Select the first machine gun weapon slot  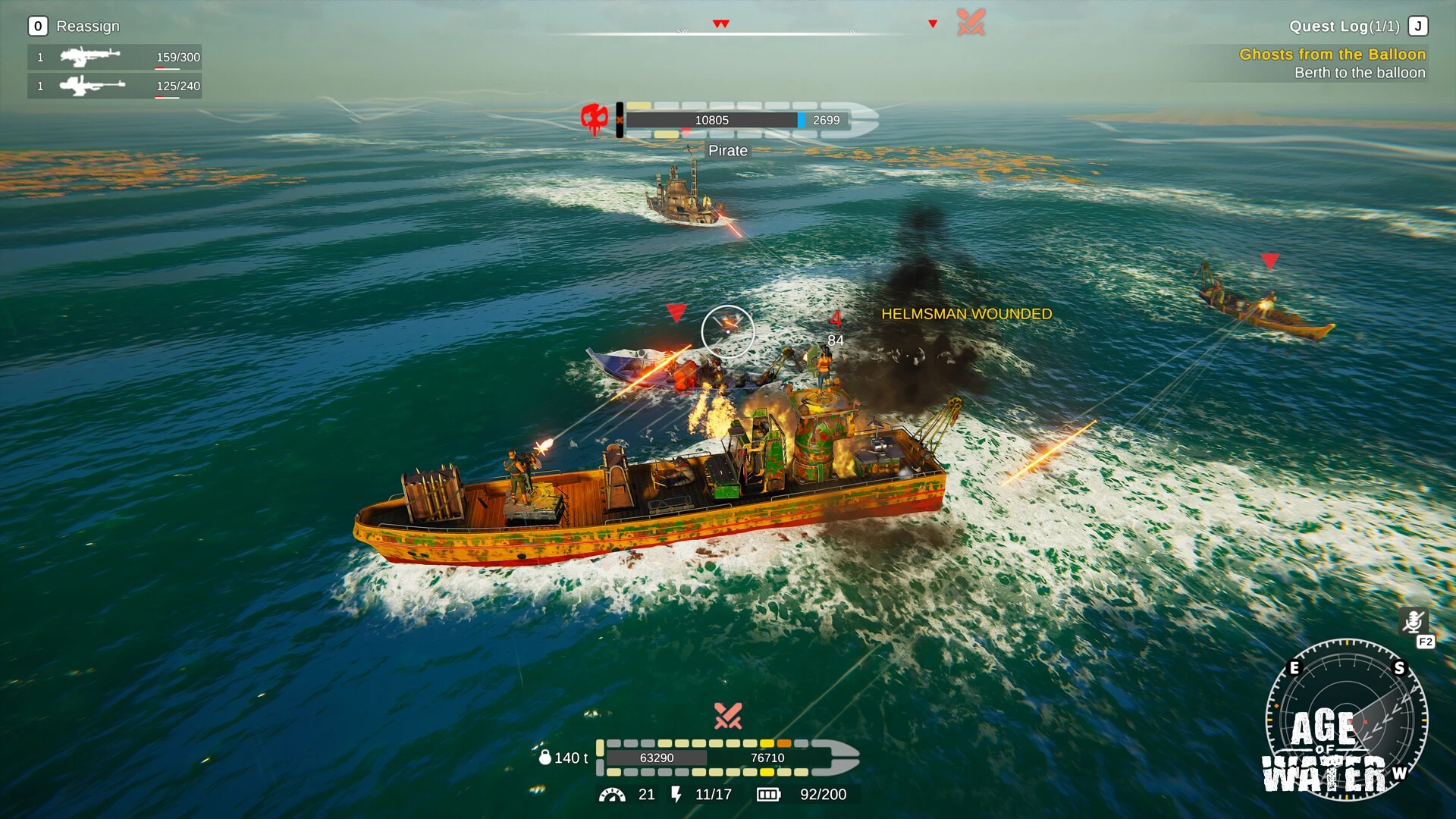click(114, 57)
